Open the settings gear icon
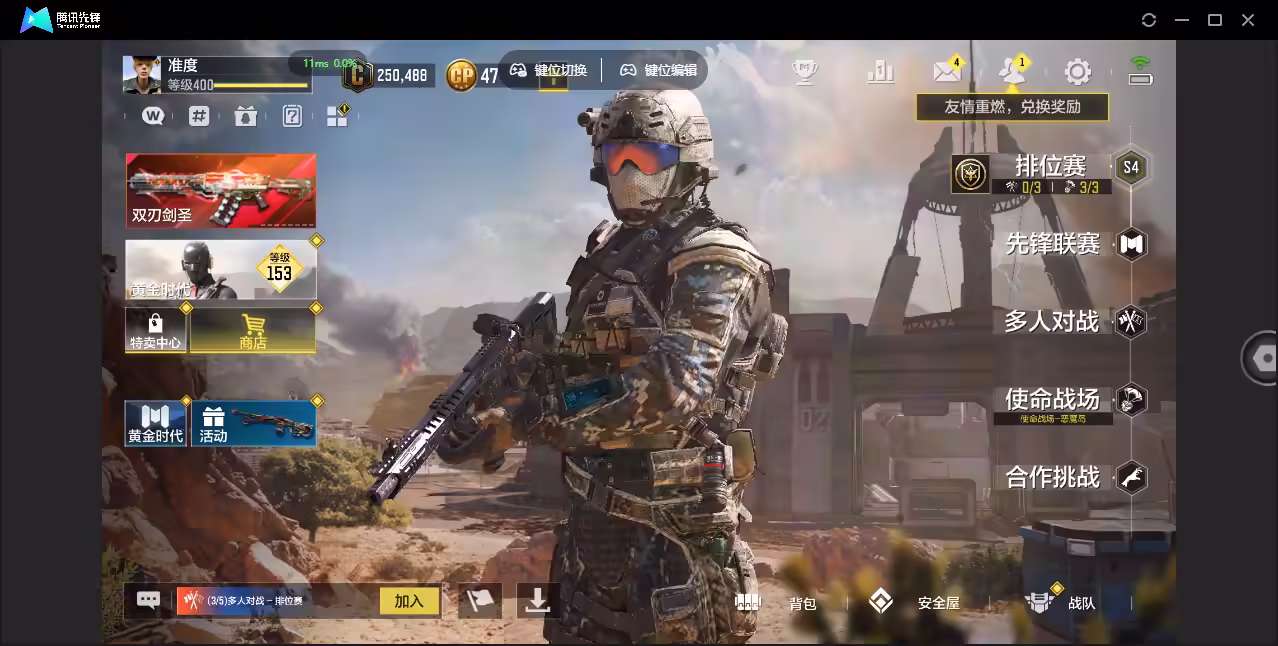This screenshot has width=1278, height=646. (x=1077, y=71)
